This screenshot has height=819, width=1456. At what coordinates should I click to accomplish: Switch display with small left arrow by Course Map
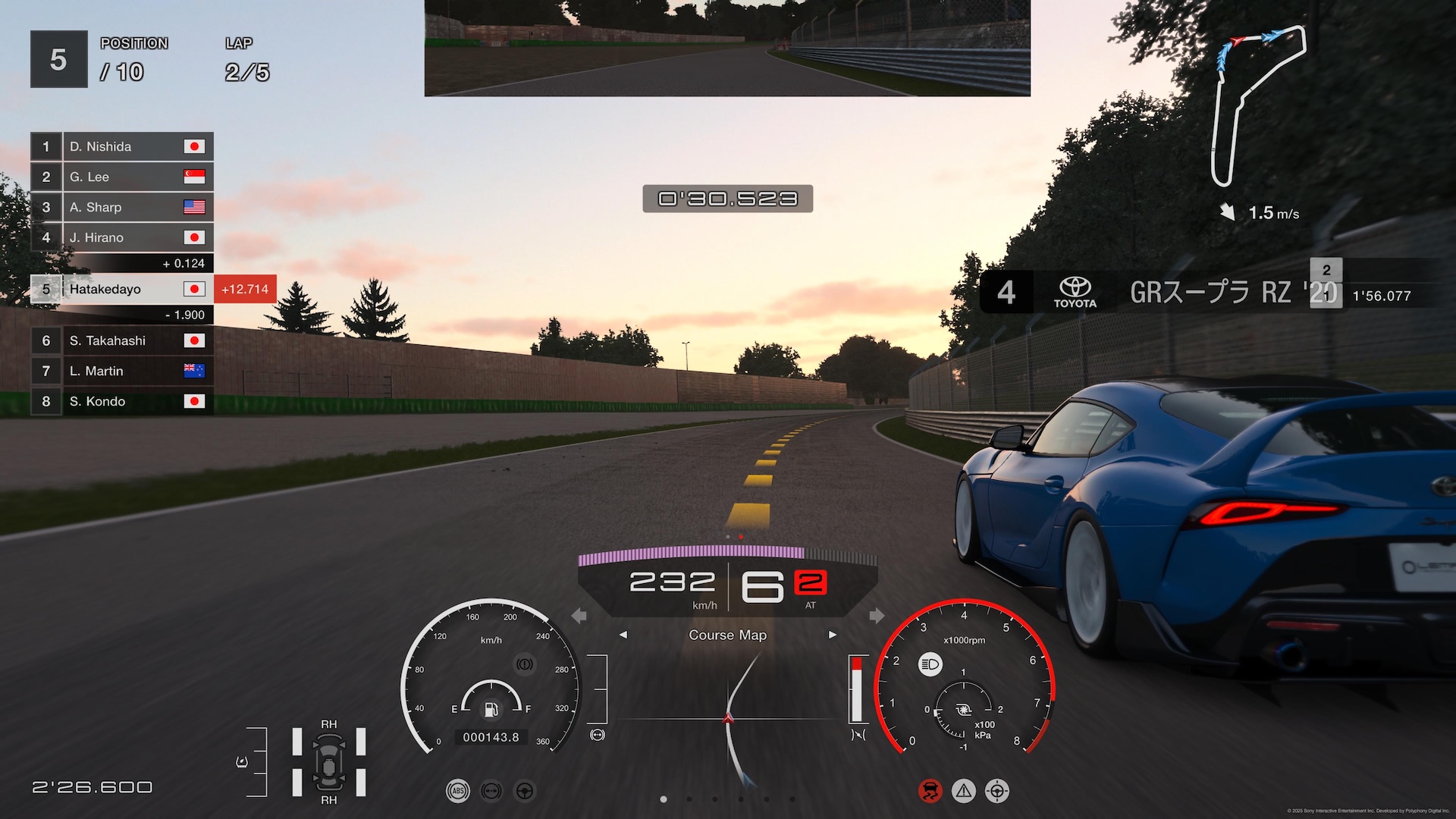pyautogui.click(x=623, y=635)
